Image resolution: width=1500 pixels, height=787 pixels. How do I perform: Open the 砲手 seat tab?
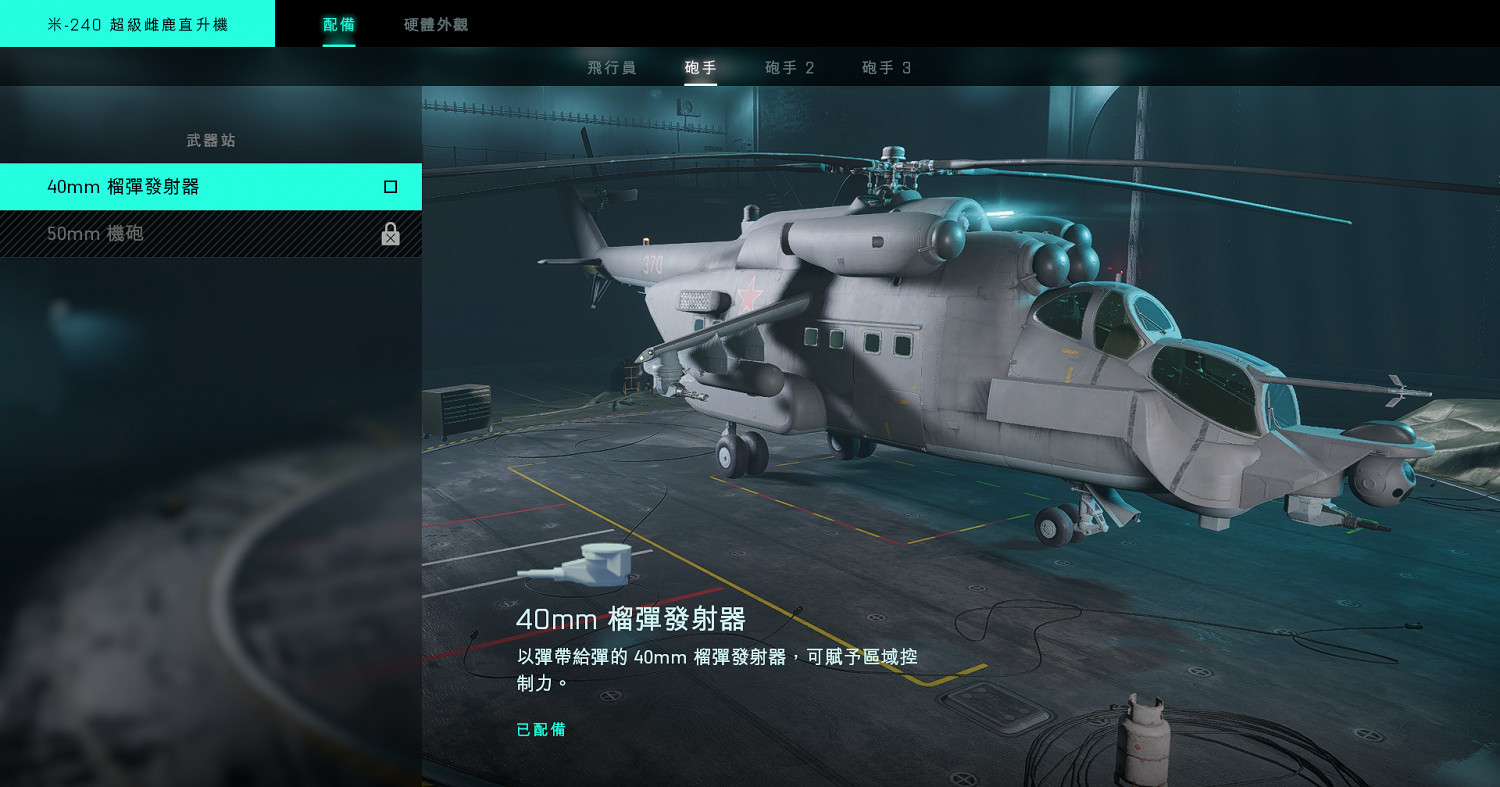pyautogui.click(x=700, y=67)
